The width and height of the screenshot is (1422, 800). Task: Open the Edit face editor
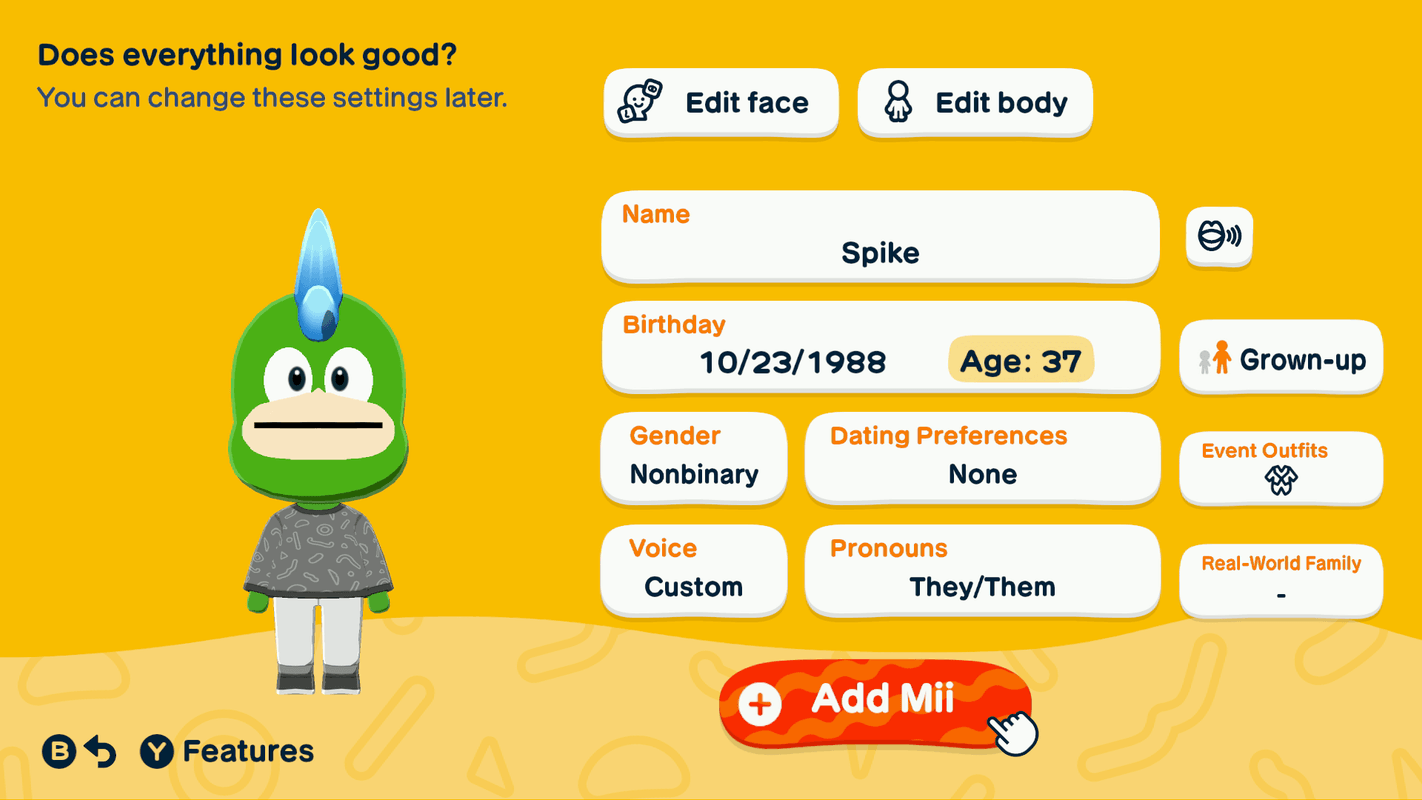pyautogui.click(x=720, y=102)
